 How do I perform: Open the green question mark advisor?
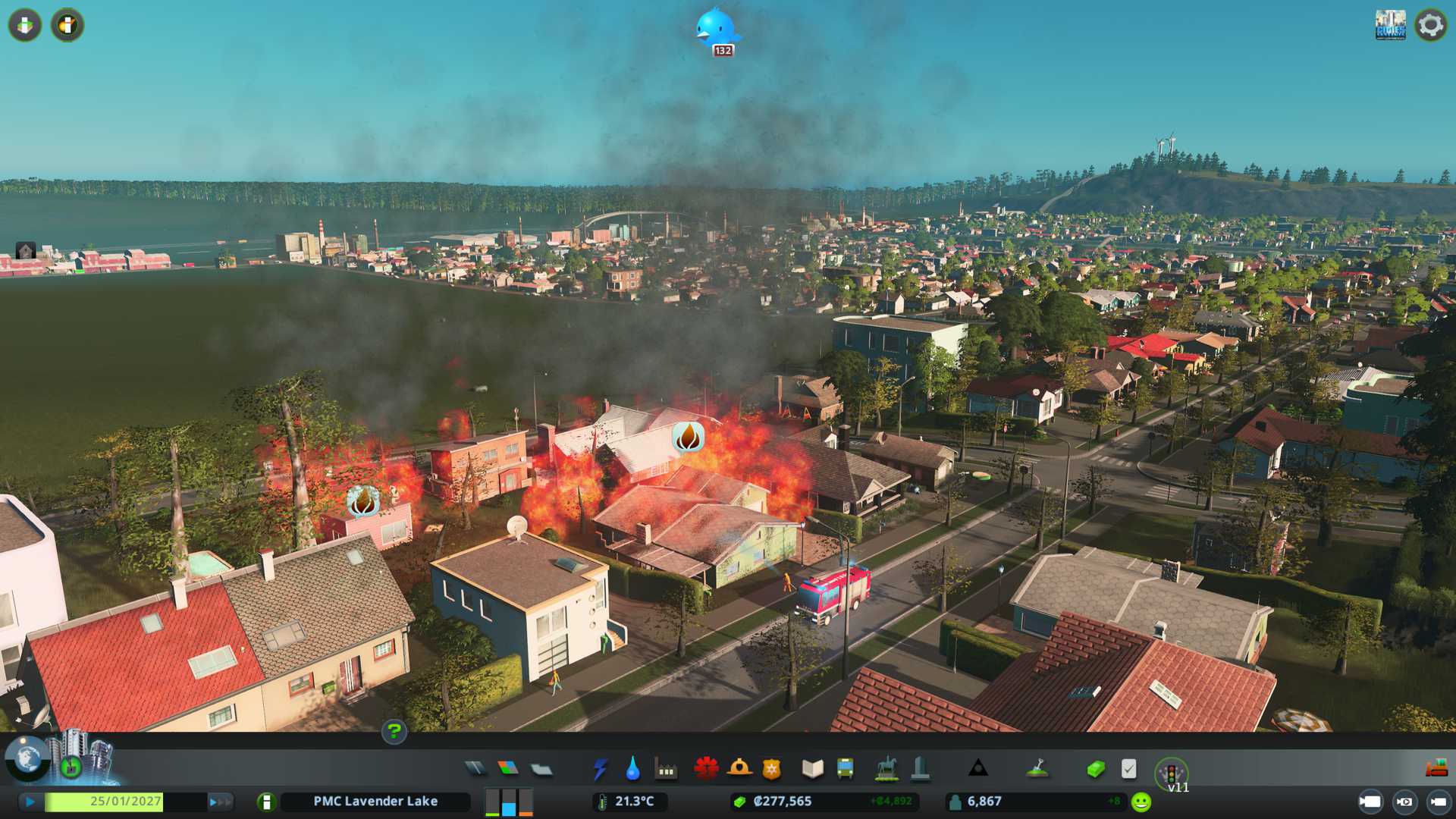point(394,732)
